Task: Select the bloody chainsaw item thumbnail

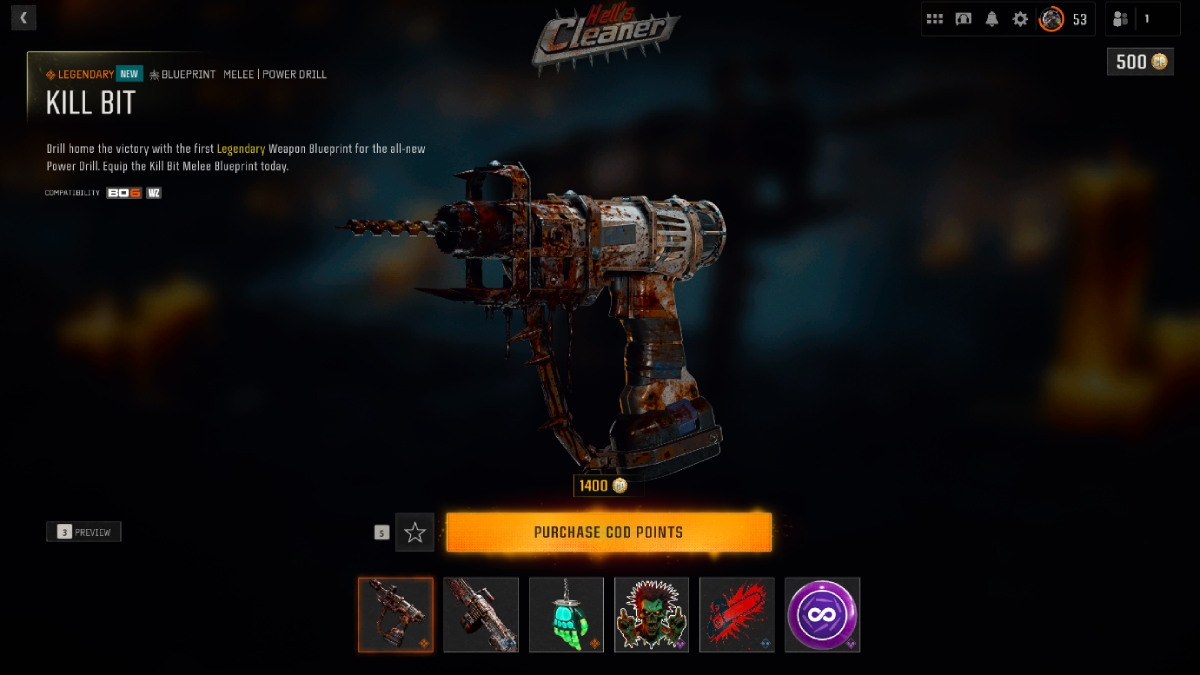Action: (737, 614)
